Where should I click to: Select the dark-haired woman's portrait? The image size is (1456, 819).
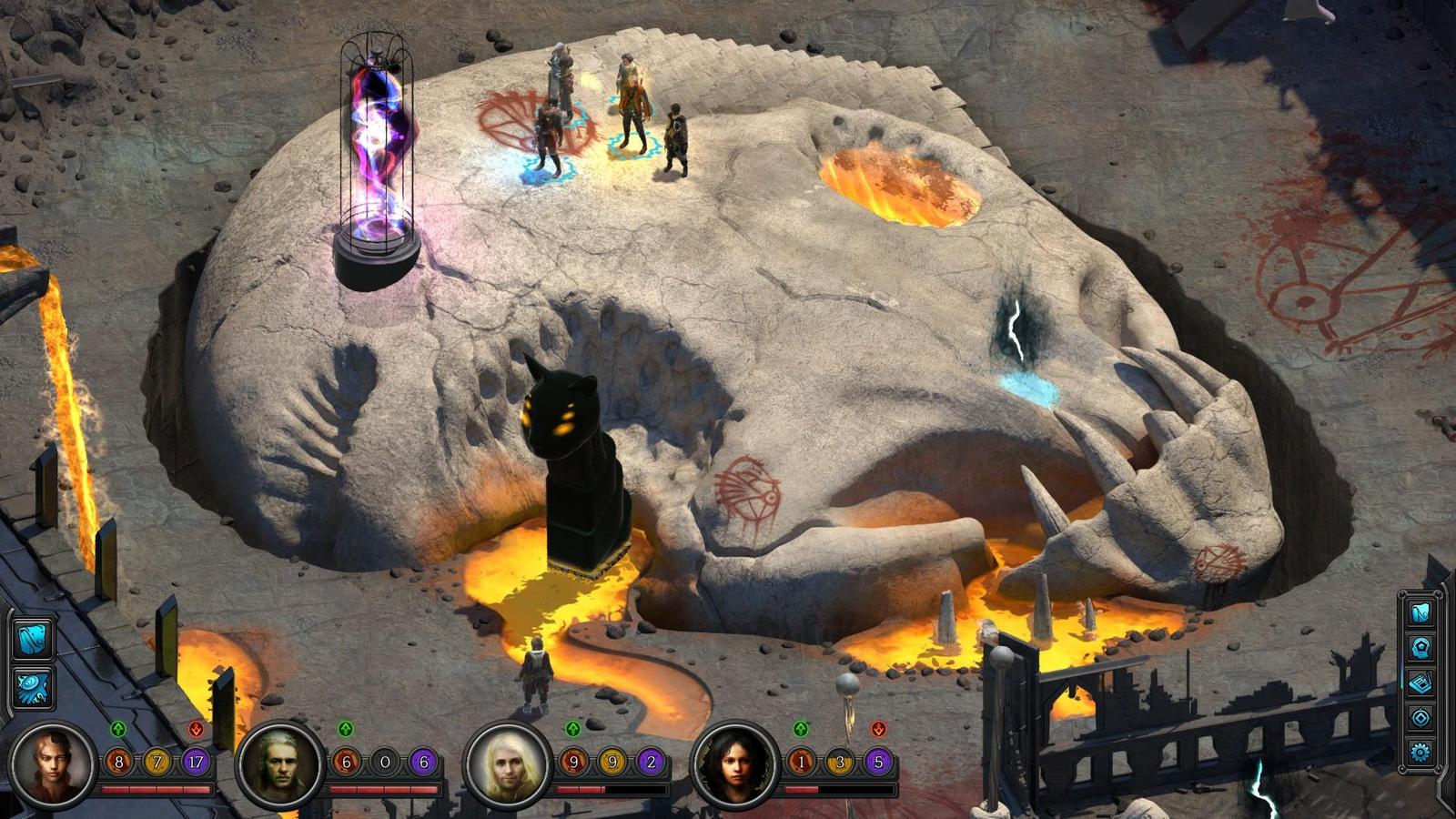[x=734, y=763]
